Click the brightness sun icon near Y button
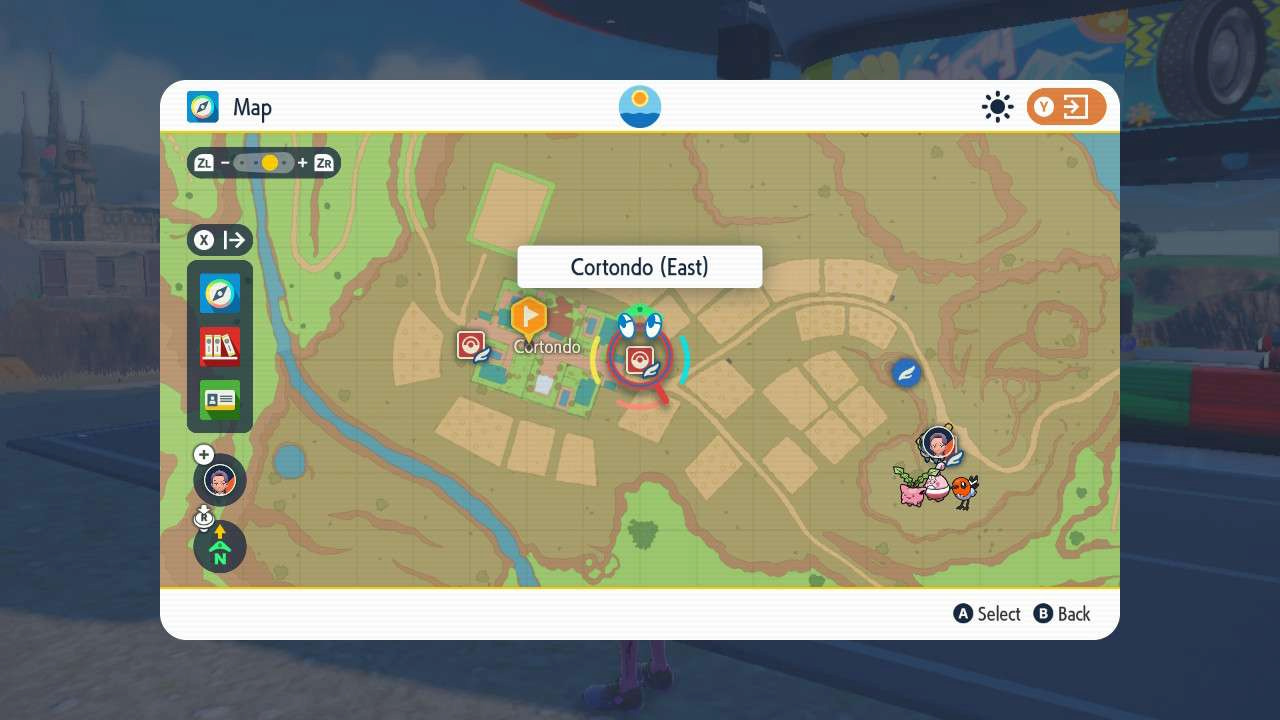 click(x=997, y=106)
